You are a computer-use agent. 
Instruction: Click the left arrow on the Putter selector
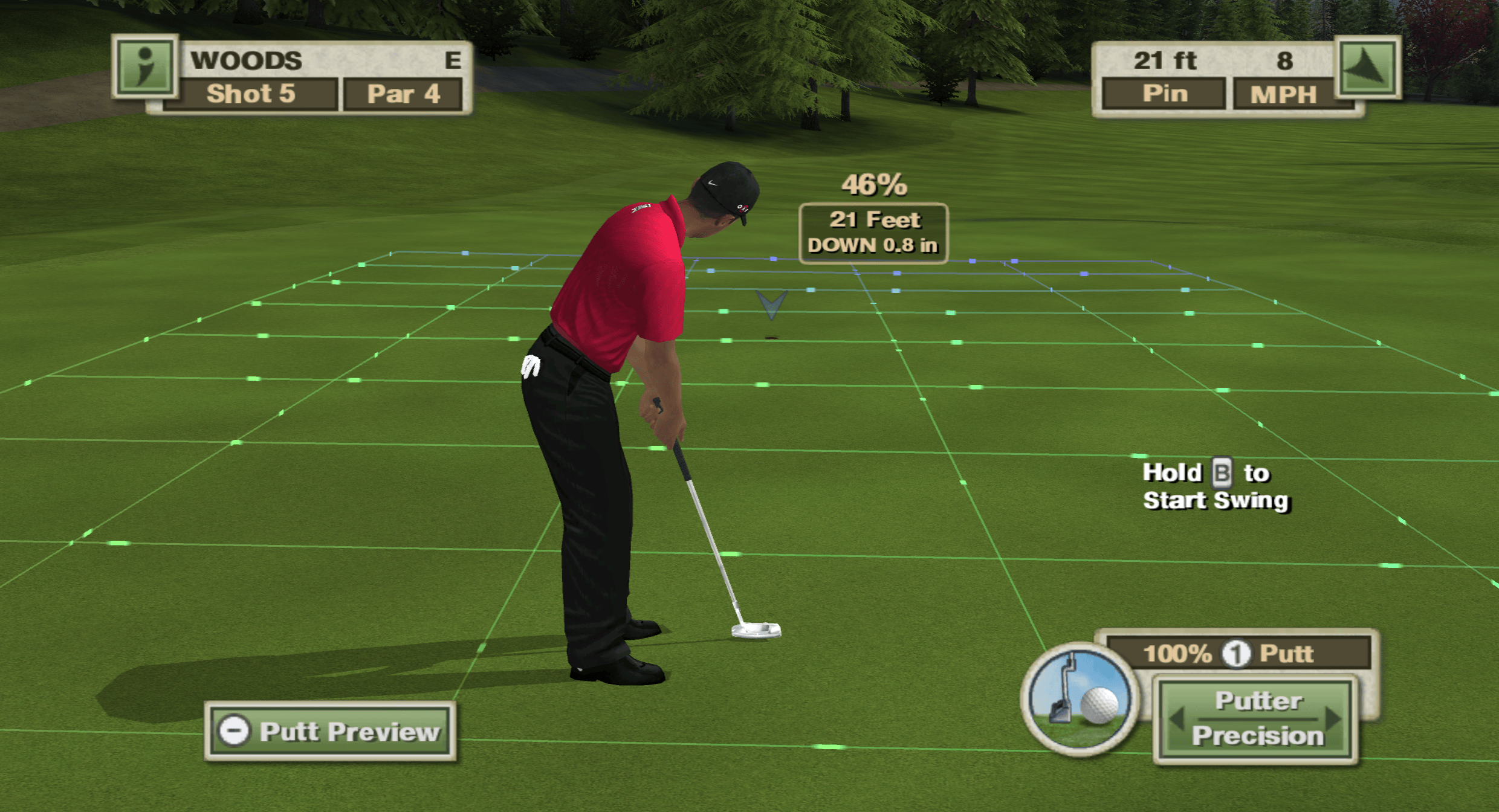[1176, 719]
